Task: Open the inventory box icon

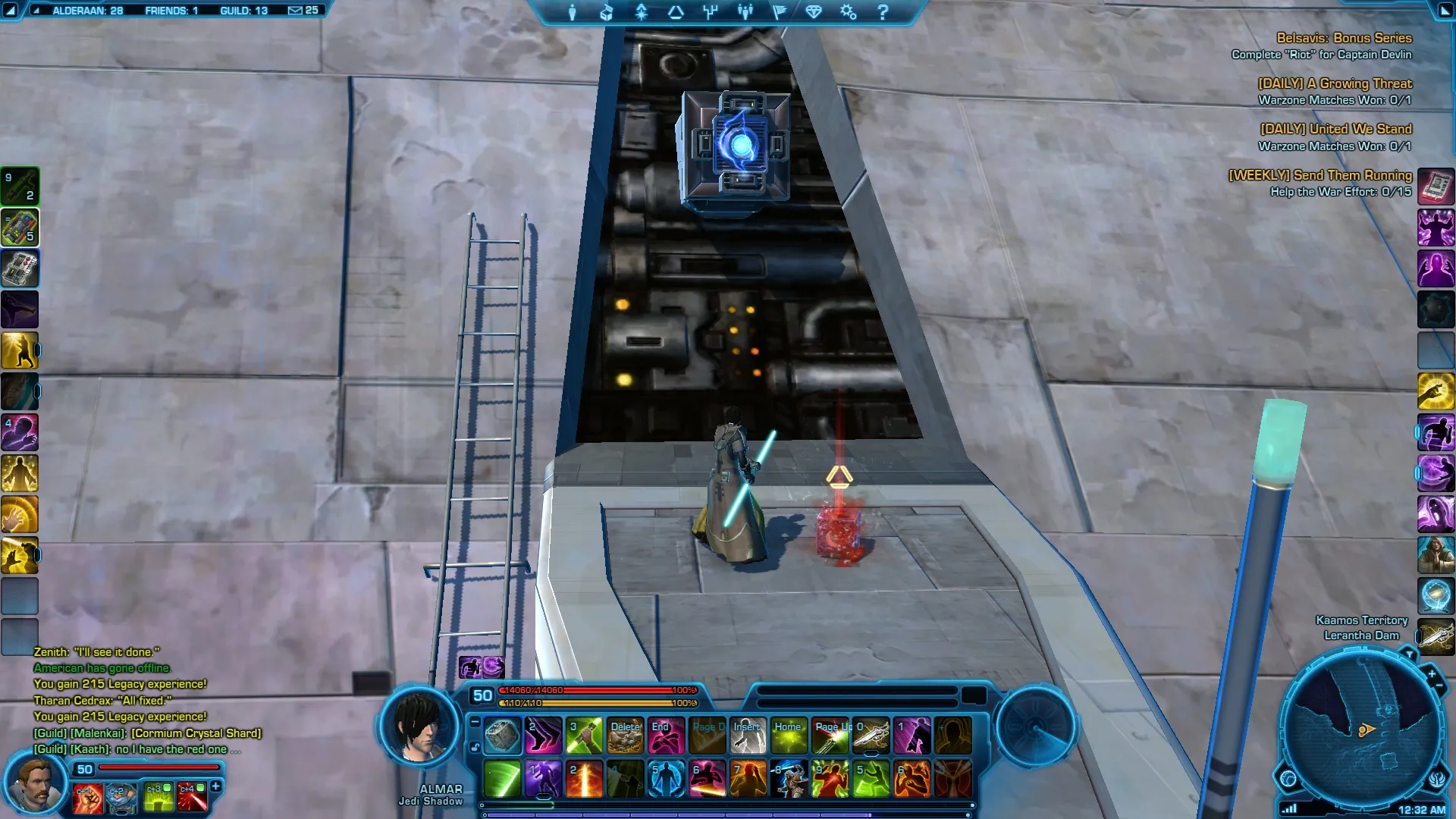Action: pos(607,12)
